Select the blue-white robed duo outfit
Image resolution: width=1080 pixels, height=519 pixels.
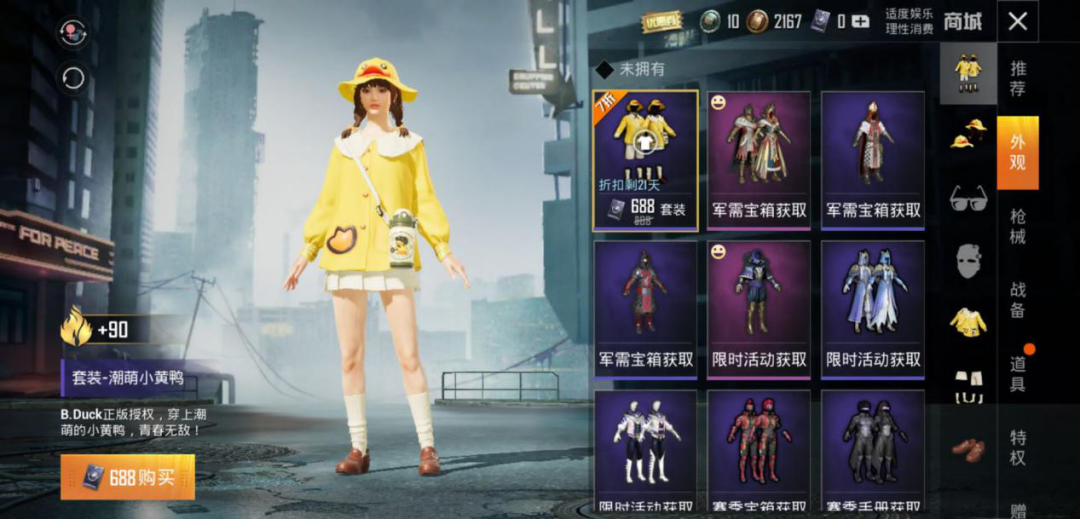[873, 307]
